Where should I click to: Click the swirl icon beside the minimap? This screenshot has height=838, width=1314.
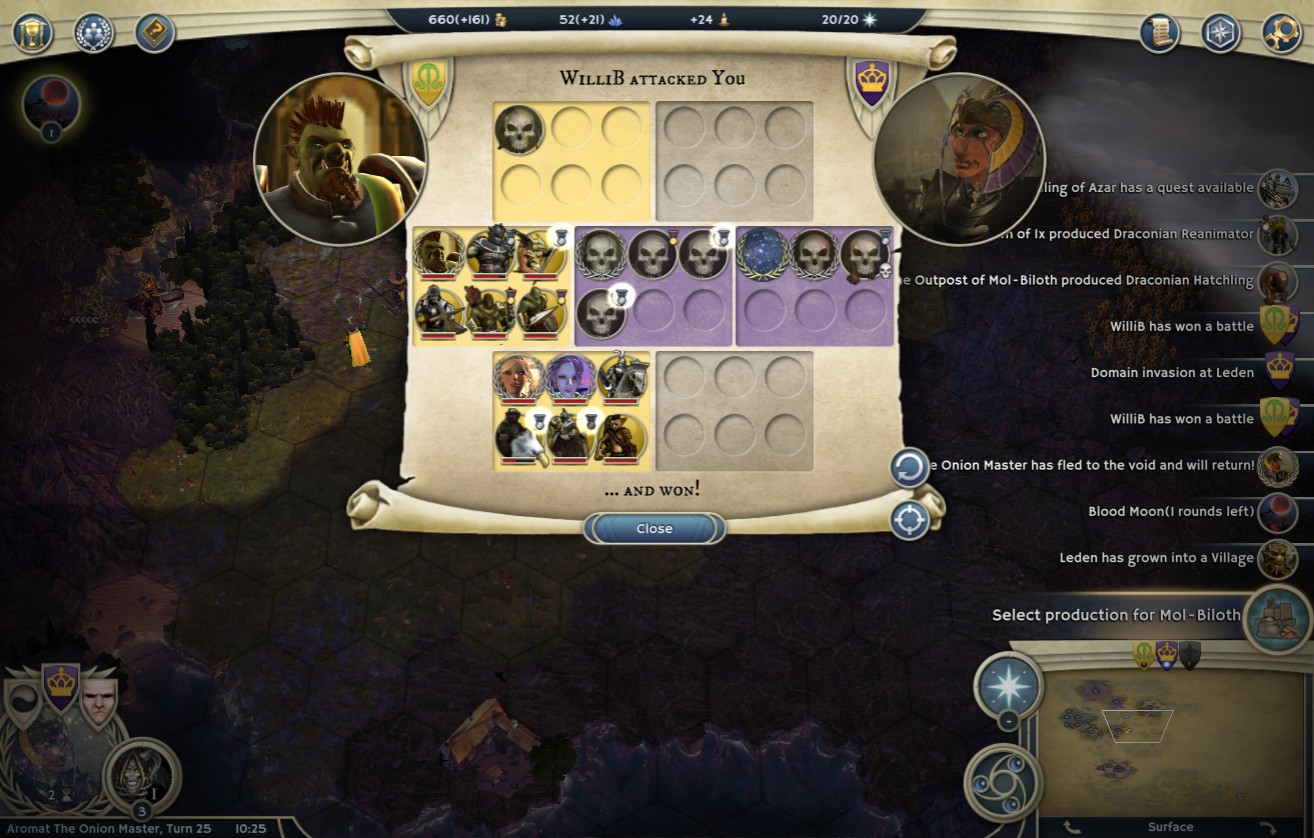tap(1003, 782)
